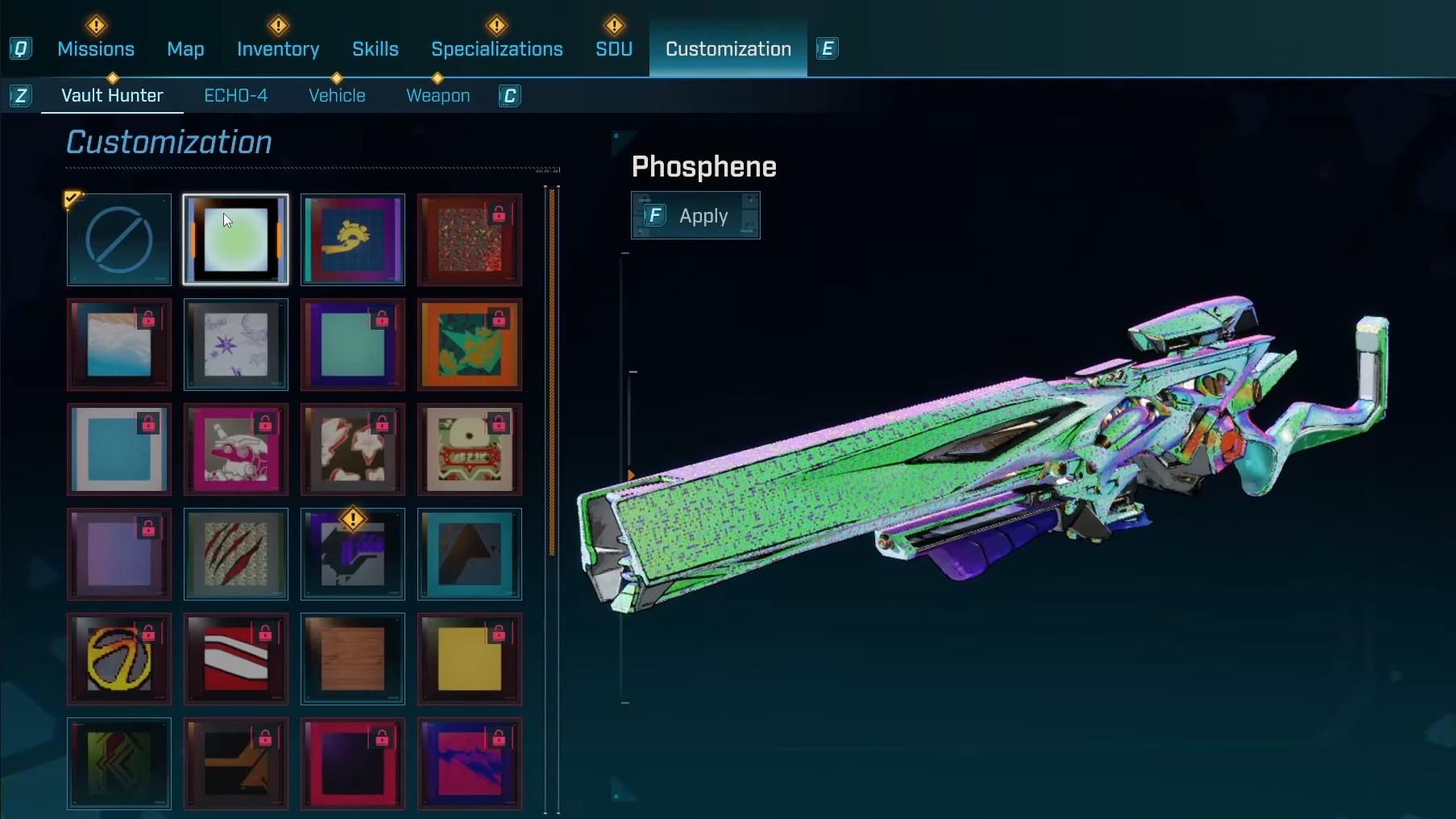1456x819 pixels.
Task: Select the wood grain skin thumbnail
Action: point(353,659)
